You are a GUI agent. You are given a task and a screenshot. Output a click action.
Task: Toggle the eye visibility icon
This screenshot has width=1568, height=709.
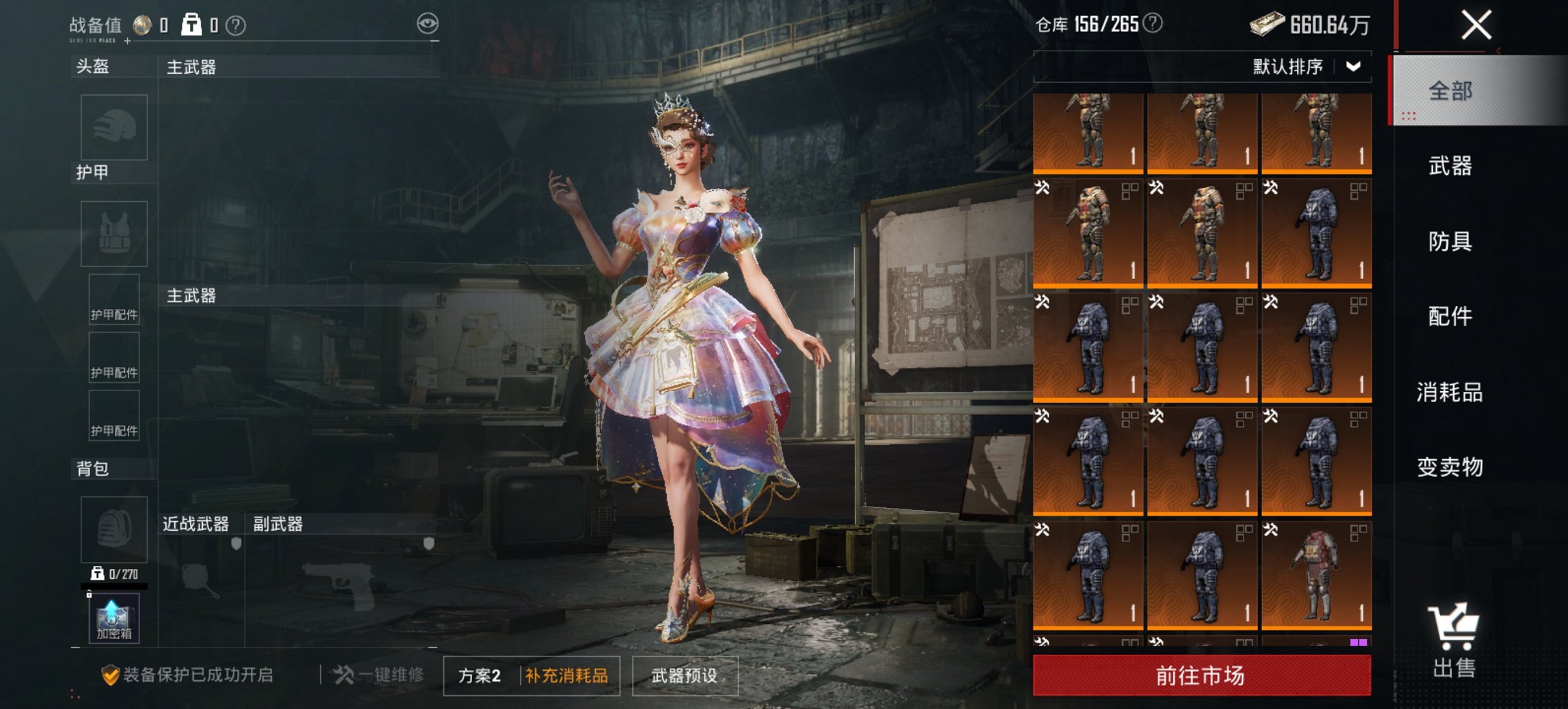click(x=428, y=24)
